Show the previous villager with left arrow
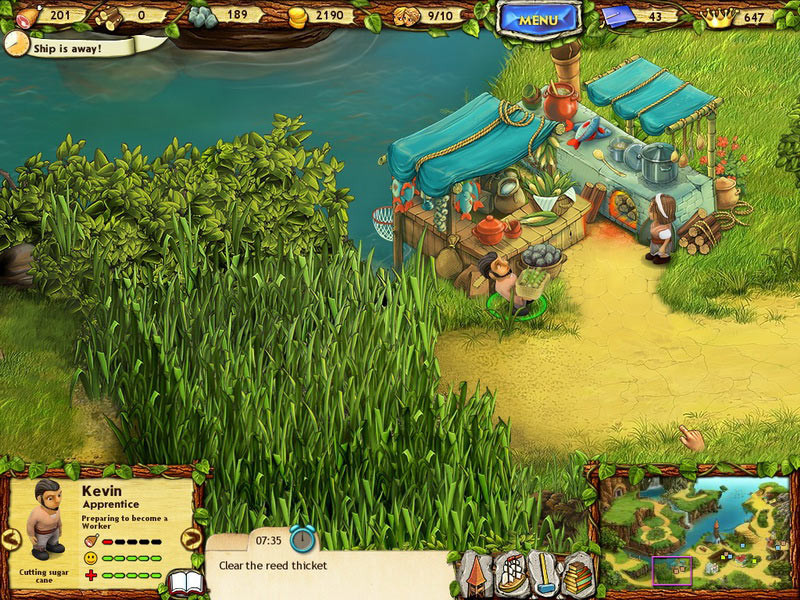The width and height of the screenshot is (800, 600). pos(11,540)
